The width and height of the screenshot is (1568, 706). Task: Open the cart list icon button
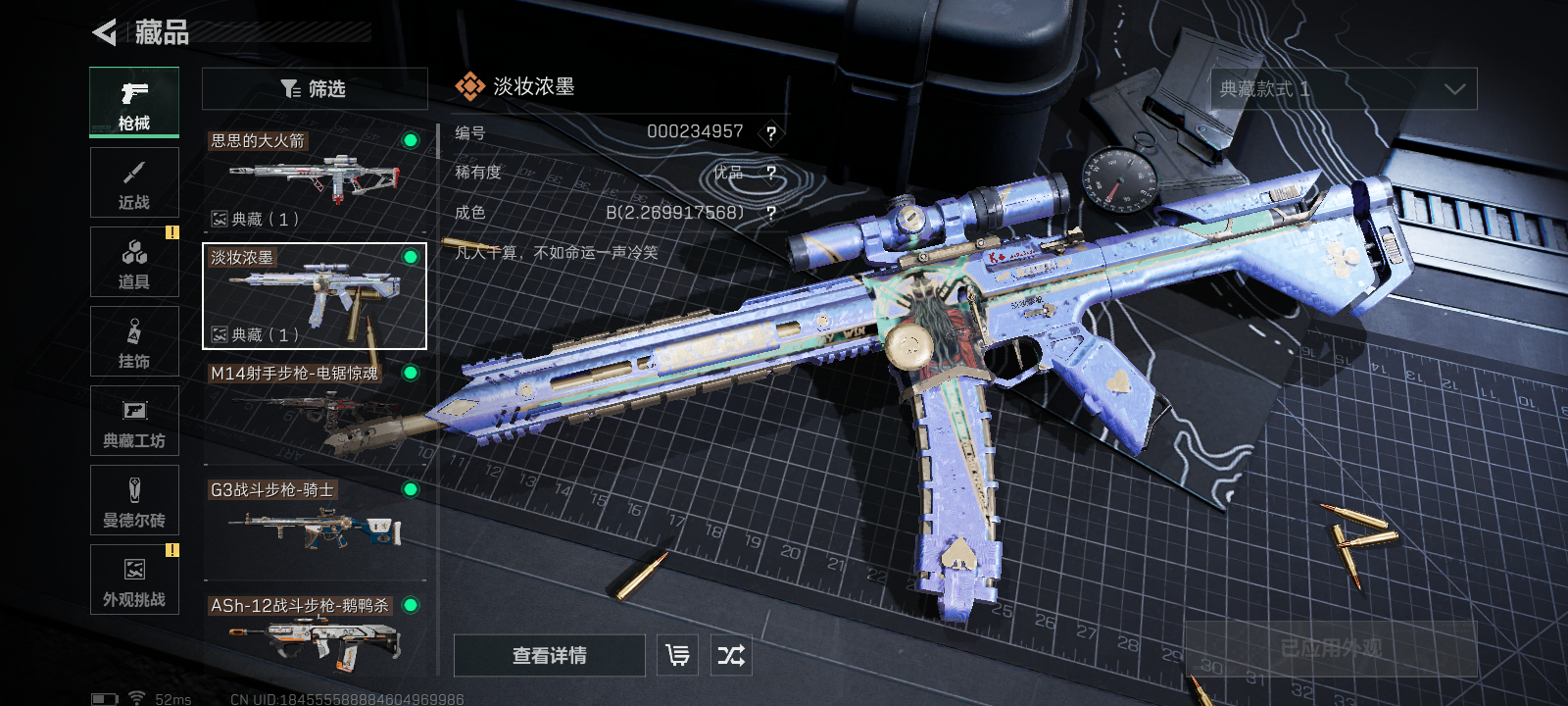pos(677,655)
